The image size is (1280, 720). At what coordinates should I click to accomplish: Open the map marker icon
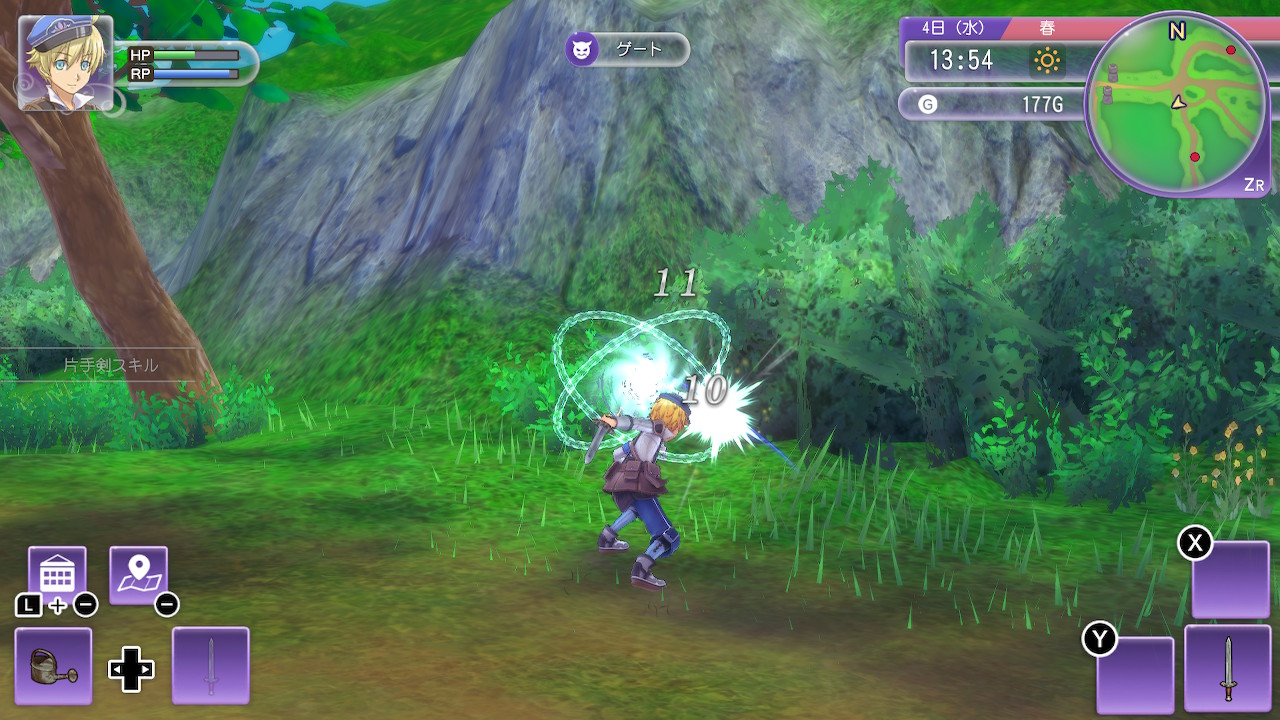click(138, 575)
